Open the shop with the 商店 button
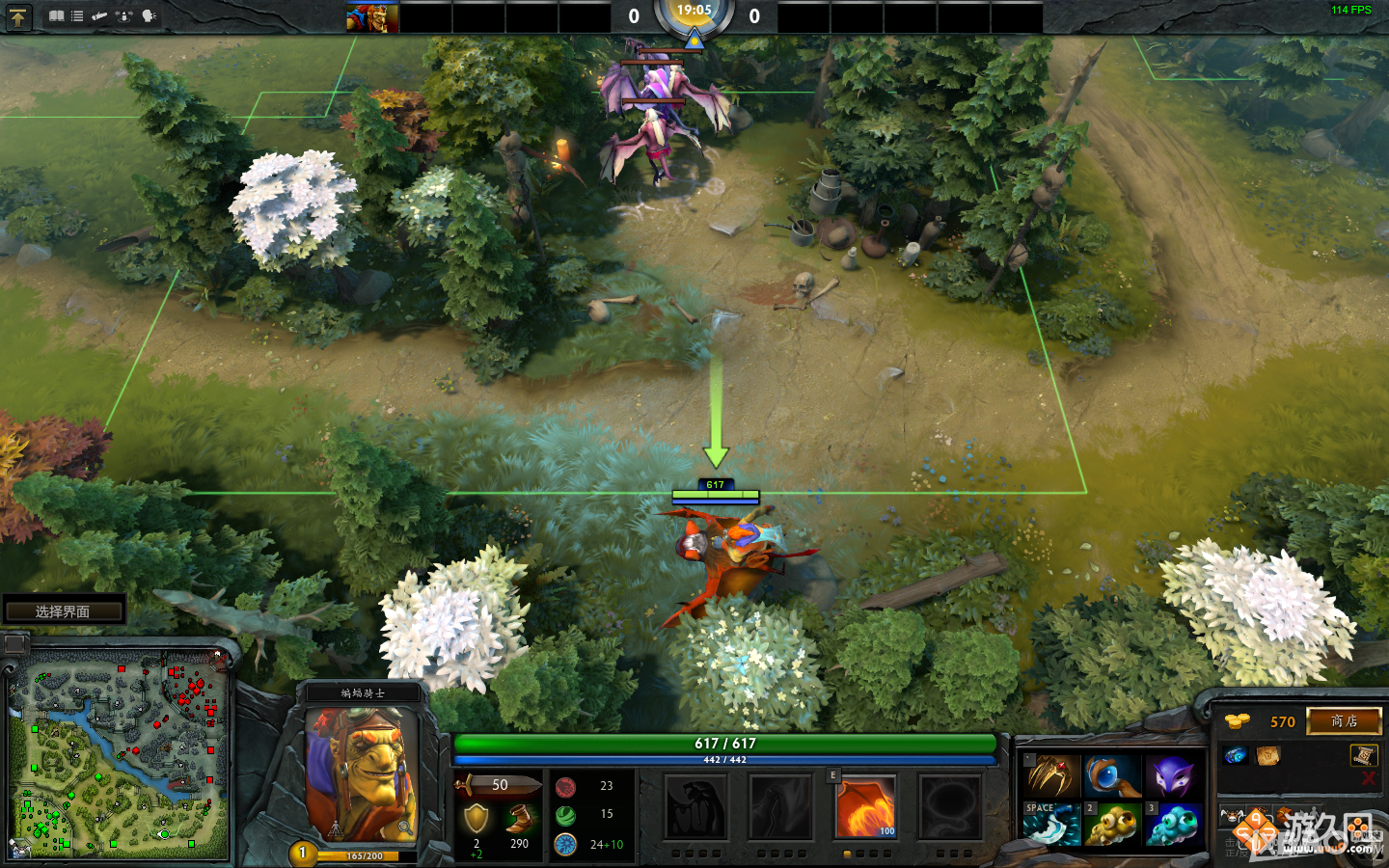 pos(1344,721)
